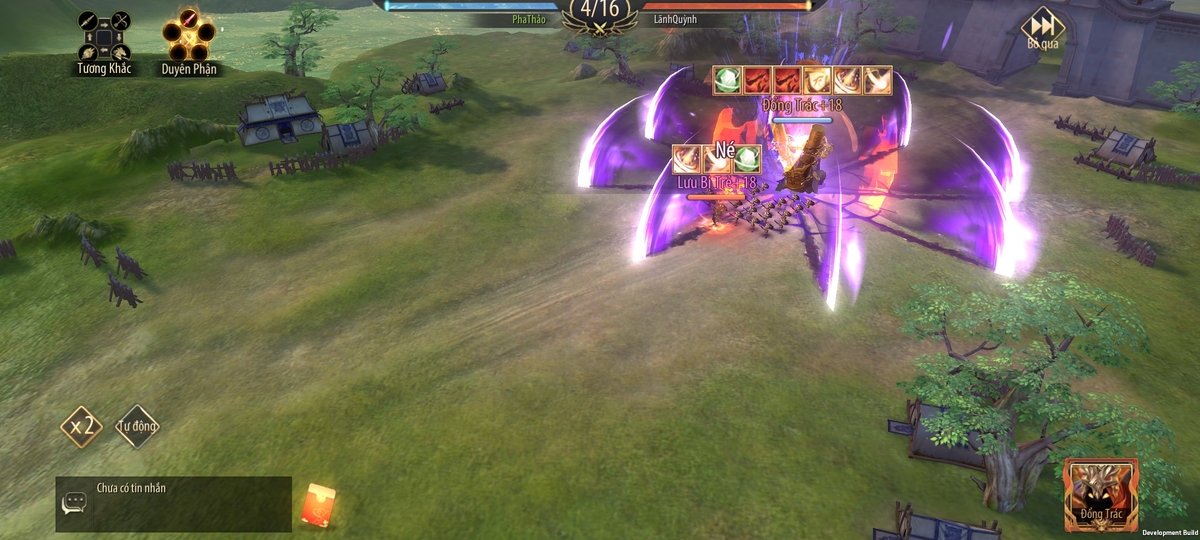Enable Tự động auto battle
This screenshot has width=1200, height=540.
point(137,427)
